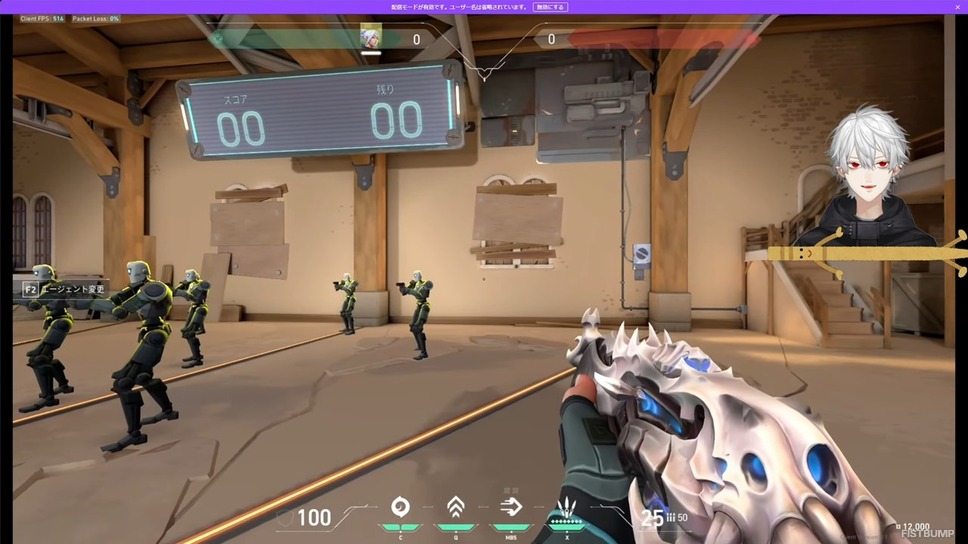
Task: Activate Jett's Tailwind dash ability icon
Action: (x=511, y=506)
